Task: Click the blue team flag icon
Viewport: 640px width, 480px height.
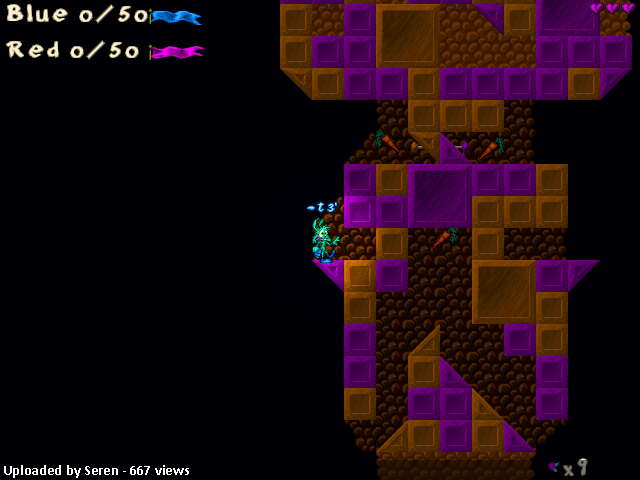Action: (177, 17)
